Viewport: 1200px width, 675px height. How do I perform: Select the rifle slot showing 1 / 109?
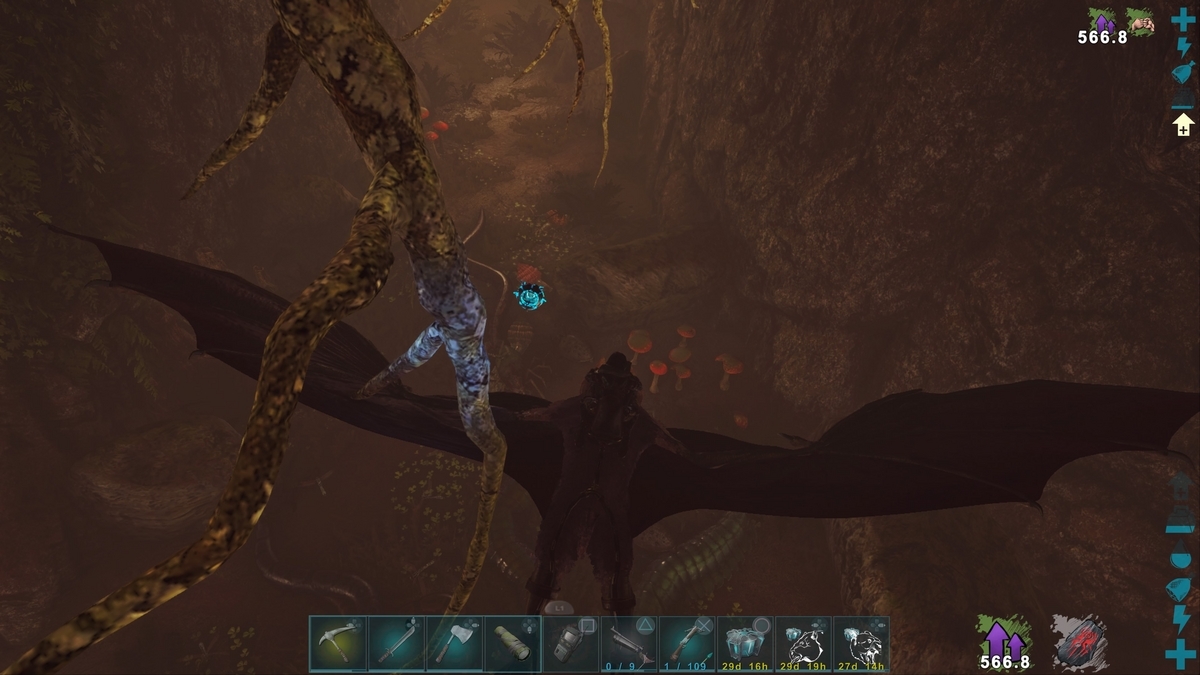coord(687,643)
